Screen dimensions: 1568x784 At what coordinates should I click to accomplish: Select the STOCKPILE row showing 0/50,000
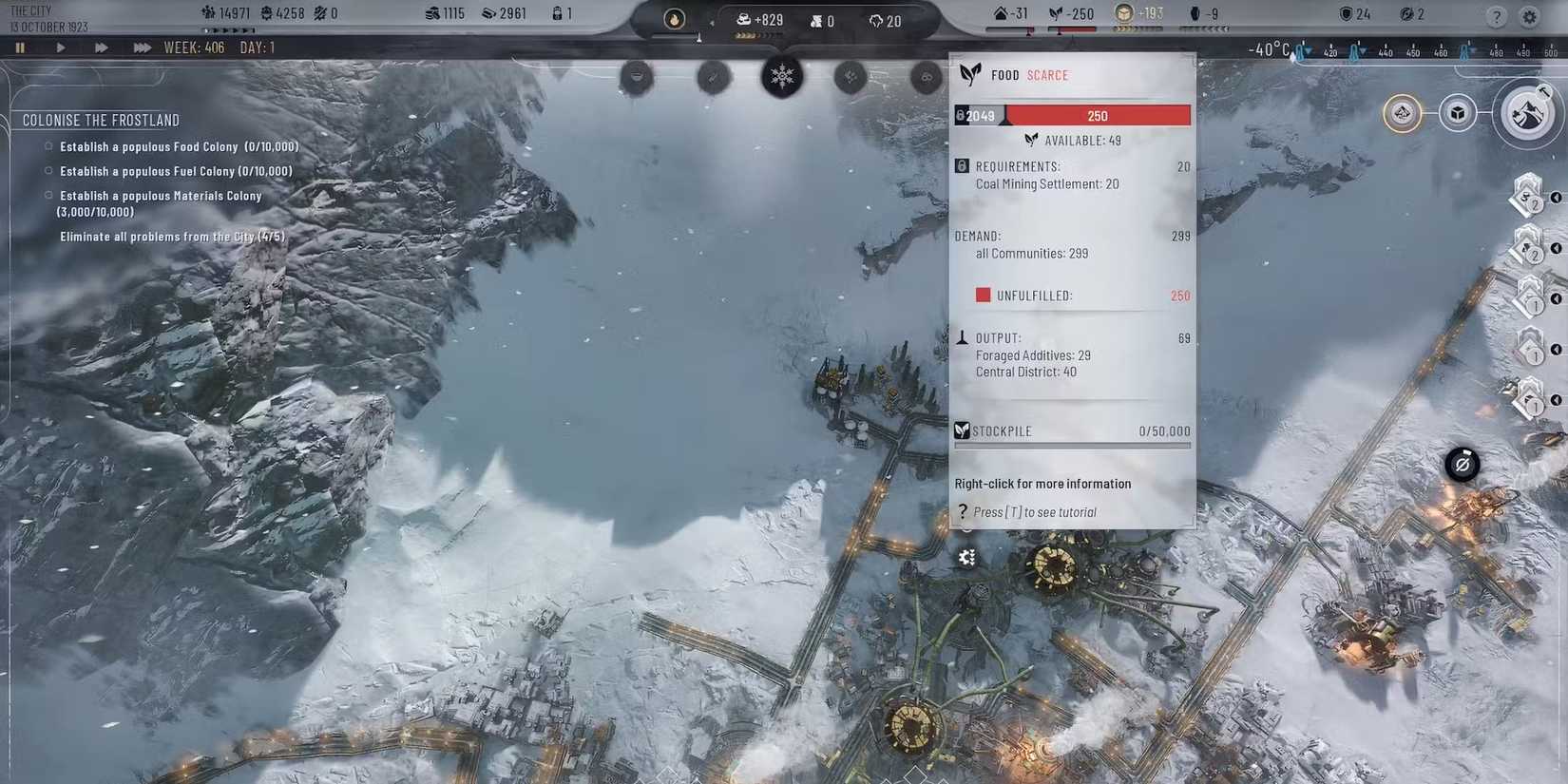coord(1072,430)
